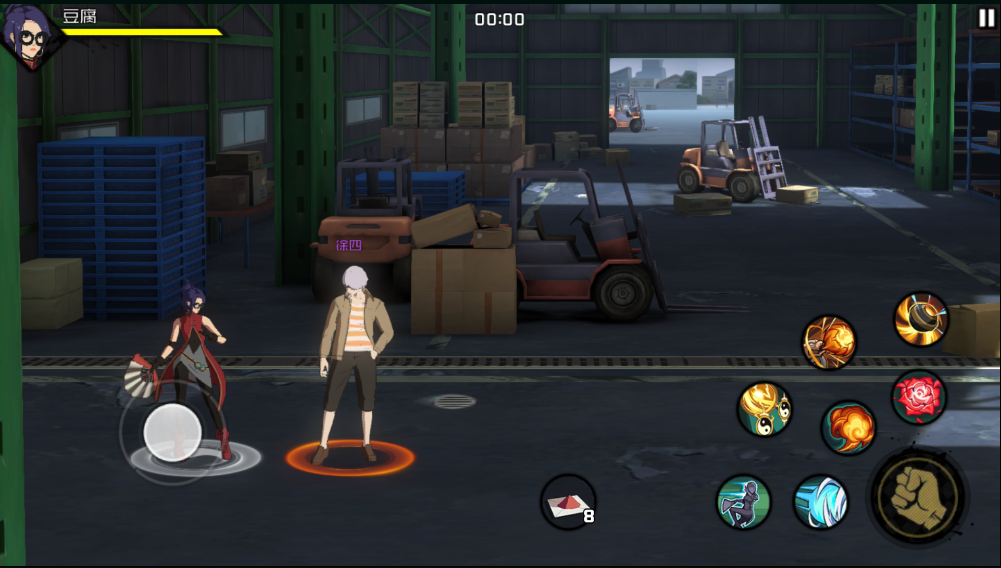The height and width of the screenshot is (568, 1001).
Task: Trigger the yin-yang golden orbs skill
Action: [765, 409]
